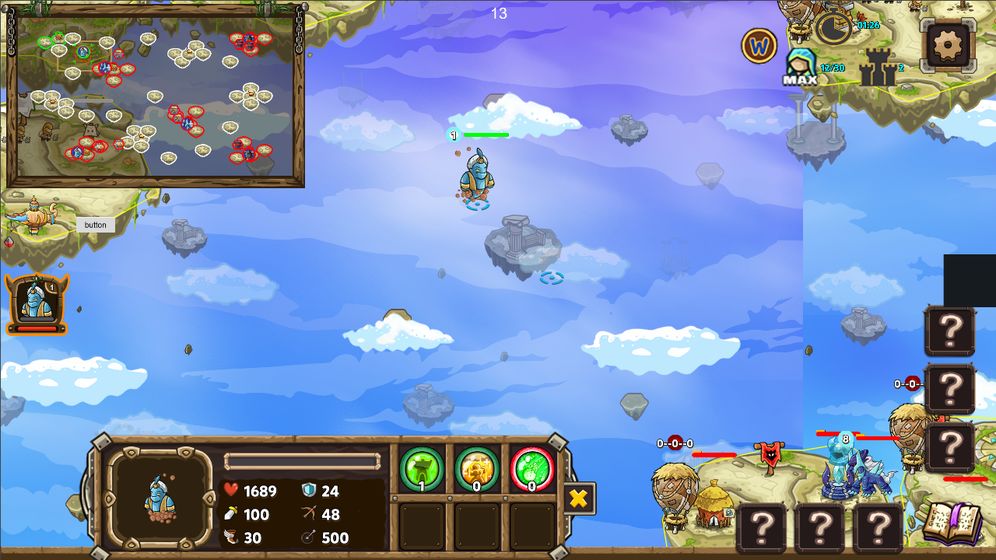Select the hooded hero MAX icon

pyautogui.click(x=800, y=66)
